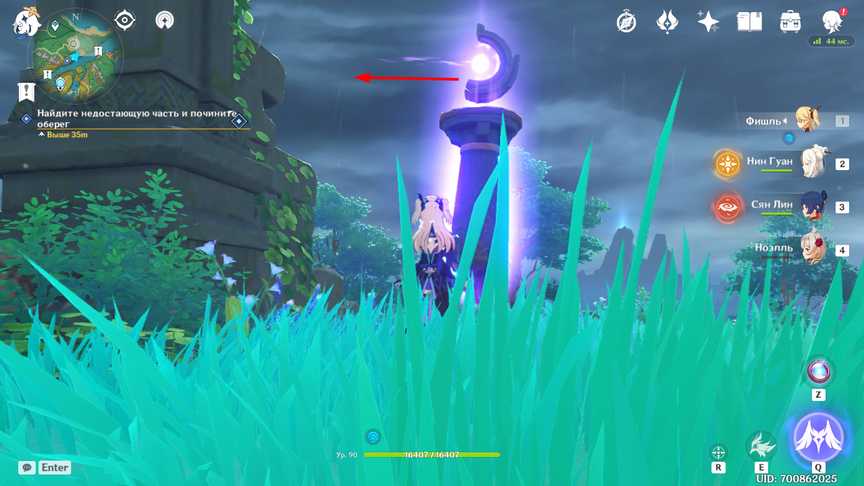The image size is (864, 486).
Task: Cast the raven Elemental Skill
Action: (762, 445)
